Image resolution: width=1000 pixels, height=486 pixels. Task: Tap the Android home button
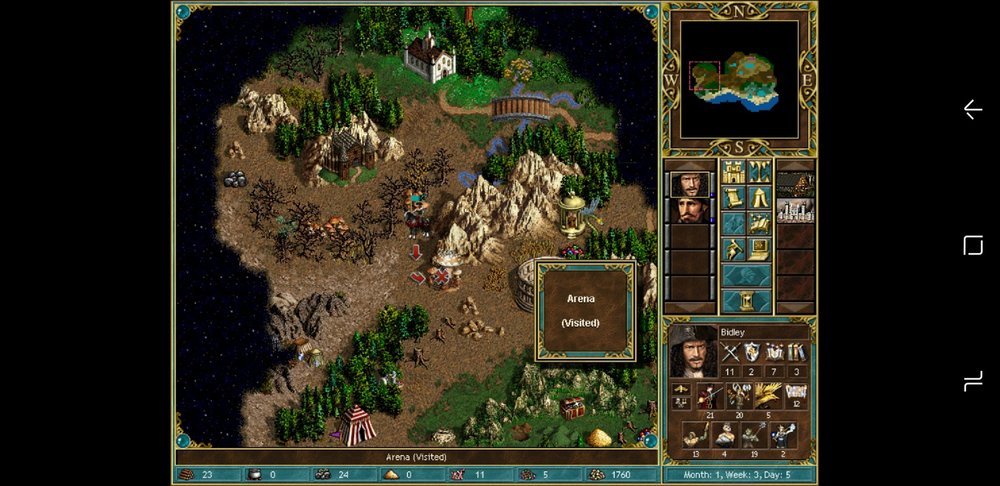972,246
